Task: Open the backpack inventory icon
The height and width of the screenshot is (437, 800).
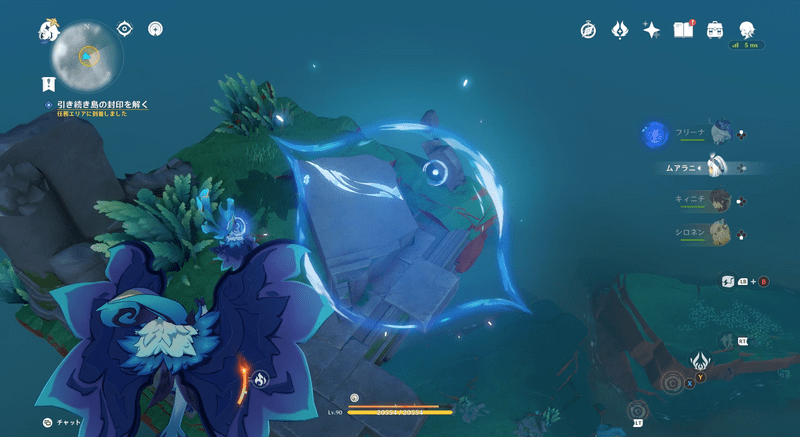Action: pyautogui.click(x=715, y=30)
